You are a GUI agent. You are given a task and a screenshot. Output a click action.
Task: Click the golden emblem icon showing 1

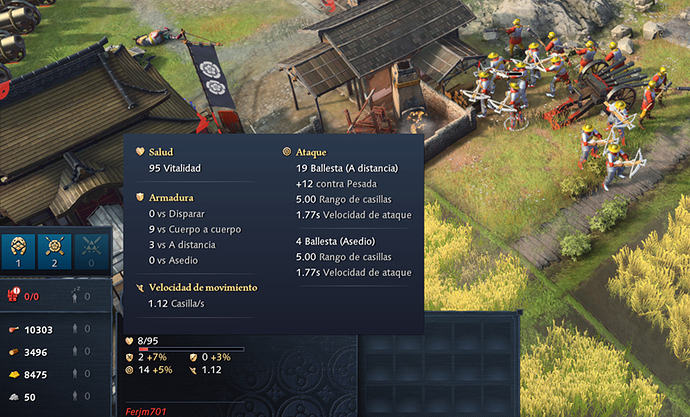point(17,251)
